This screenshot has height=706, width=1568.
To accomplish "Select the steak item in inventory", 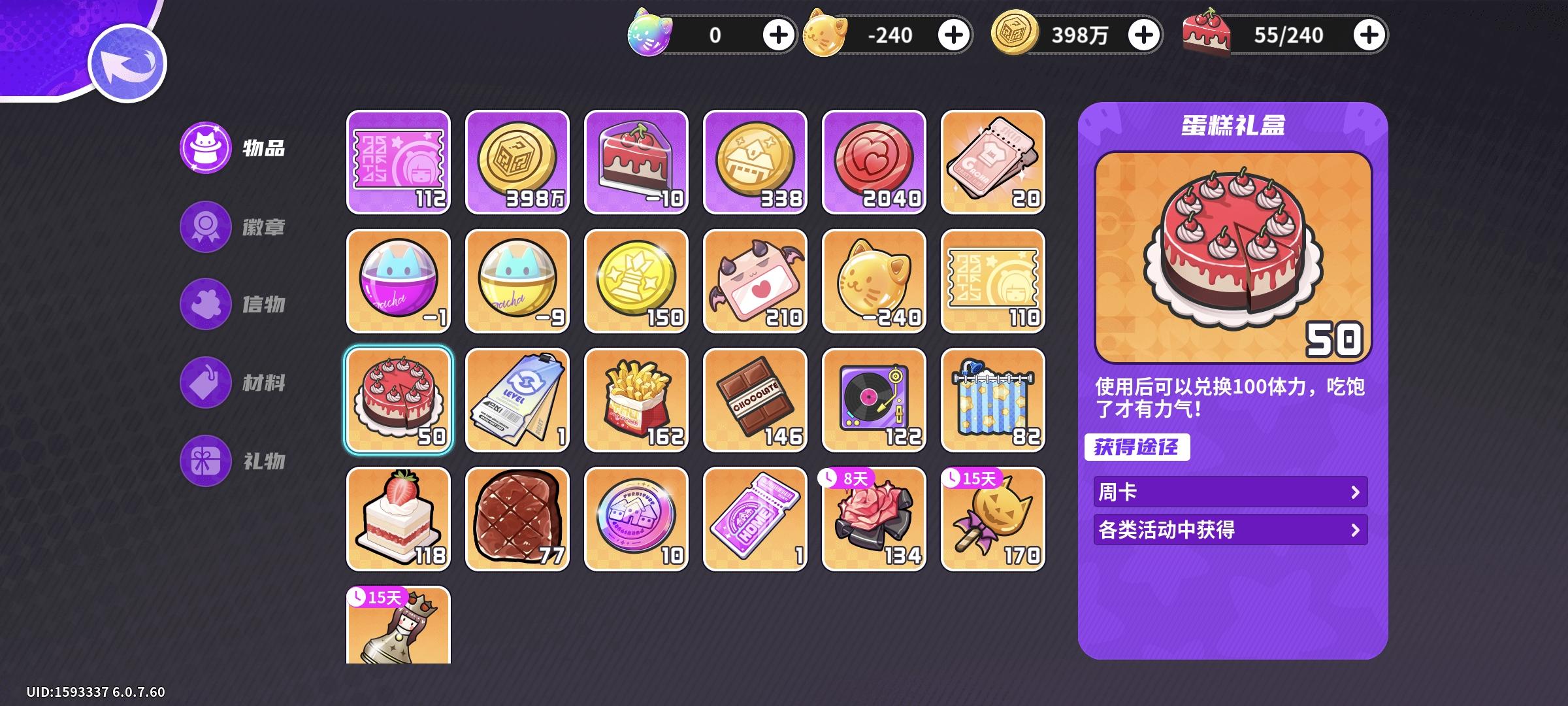I will click(516, 518).
